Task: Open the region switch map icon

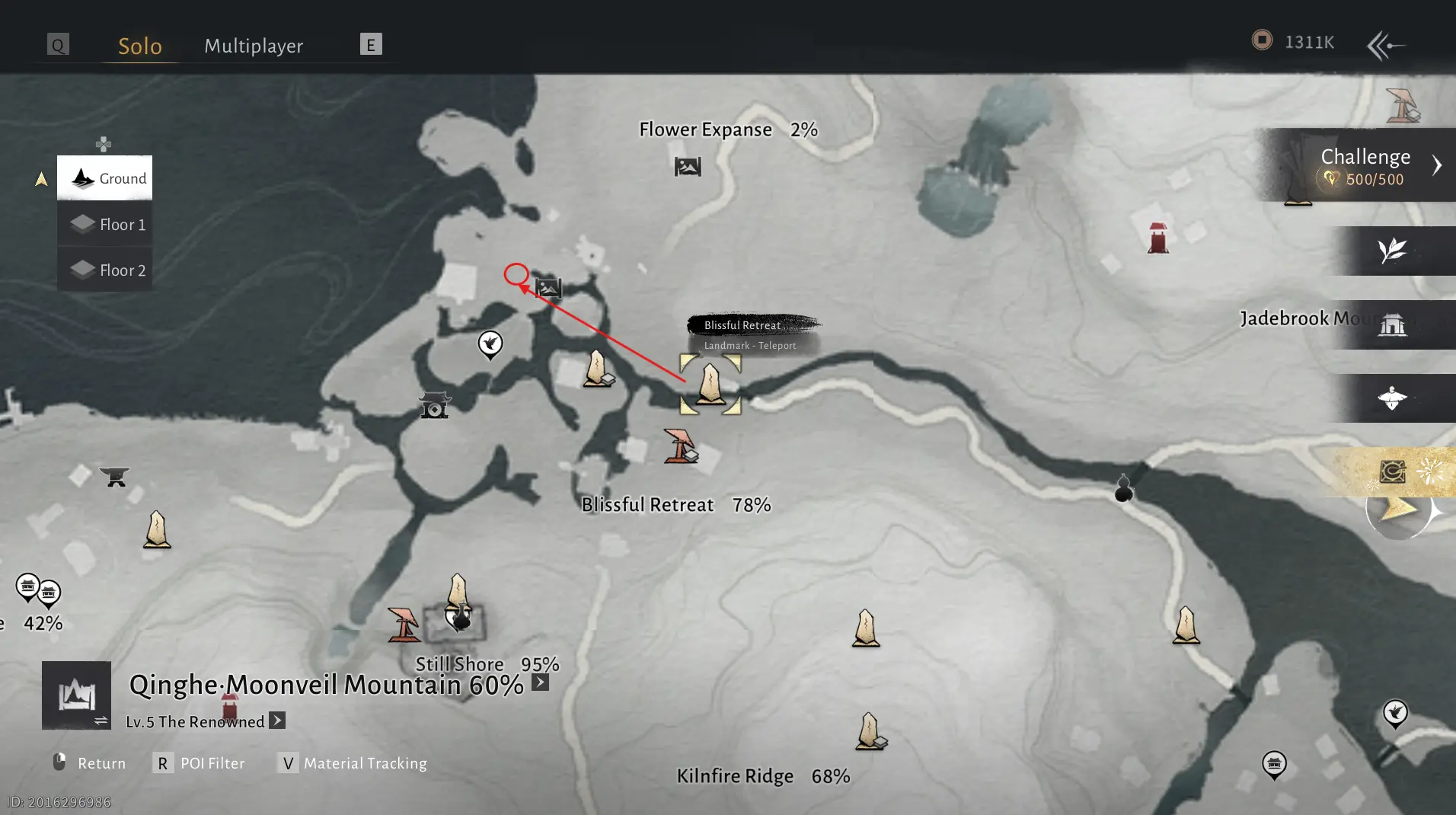Action: (76, 695)
